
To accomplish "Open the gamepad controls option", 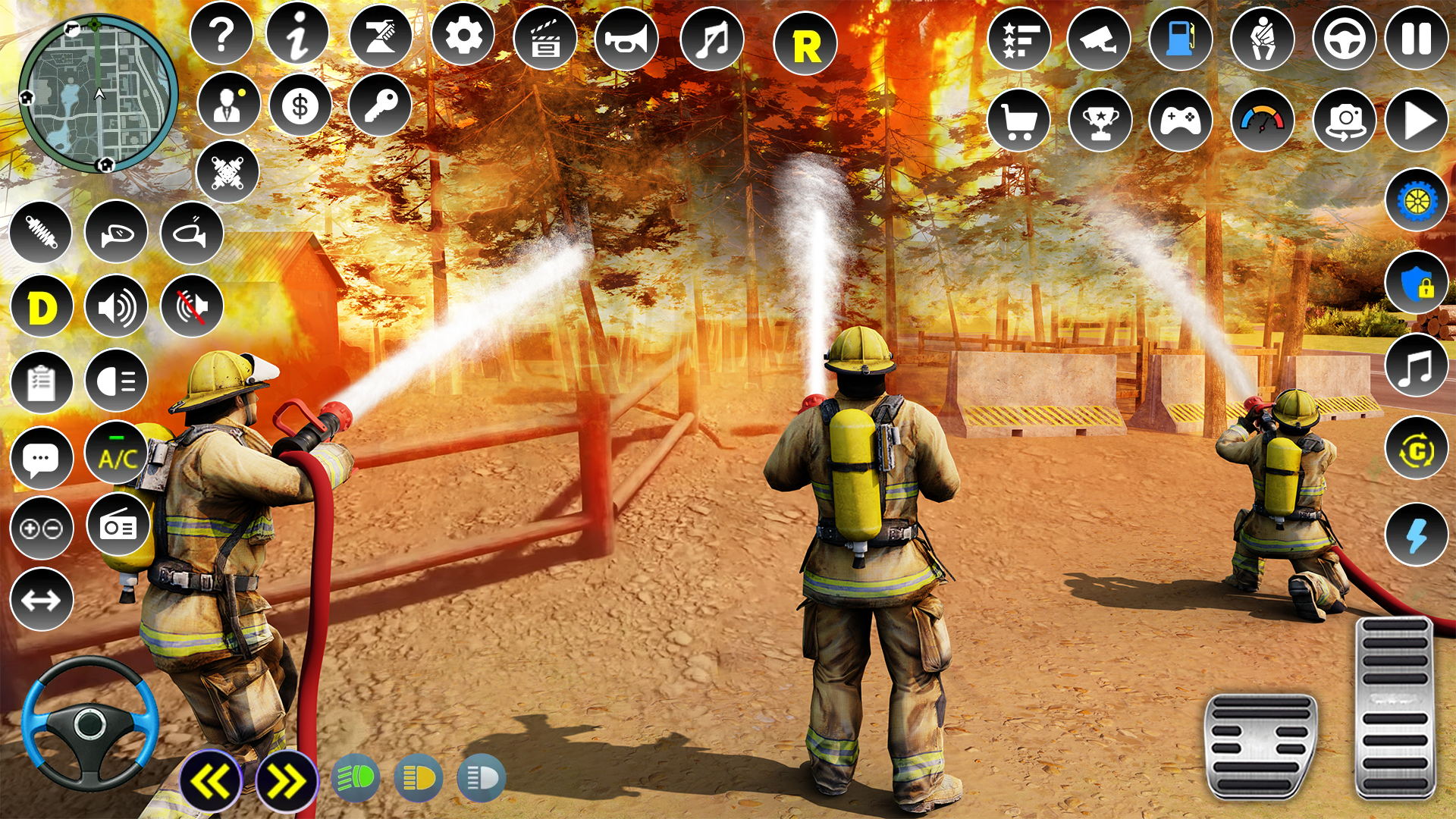I will [x=1180, y=120].
